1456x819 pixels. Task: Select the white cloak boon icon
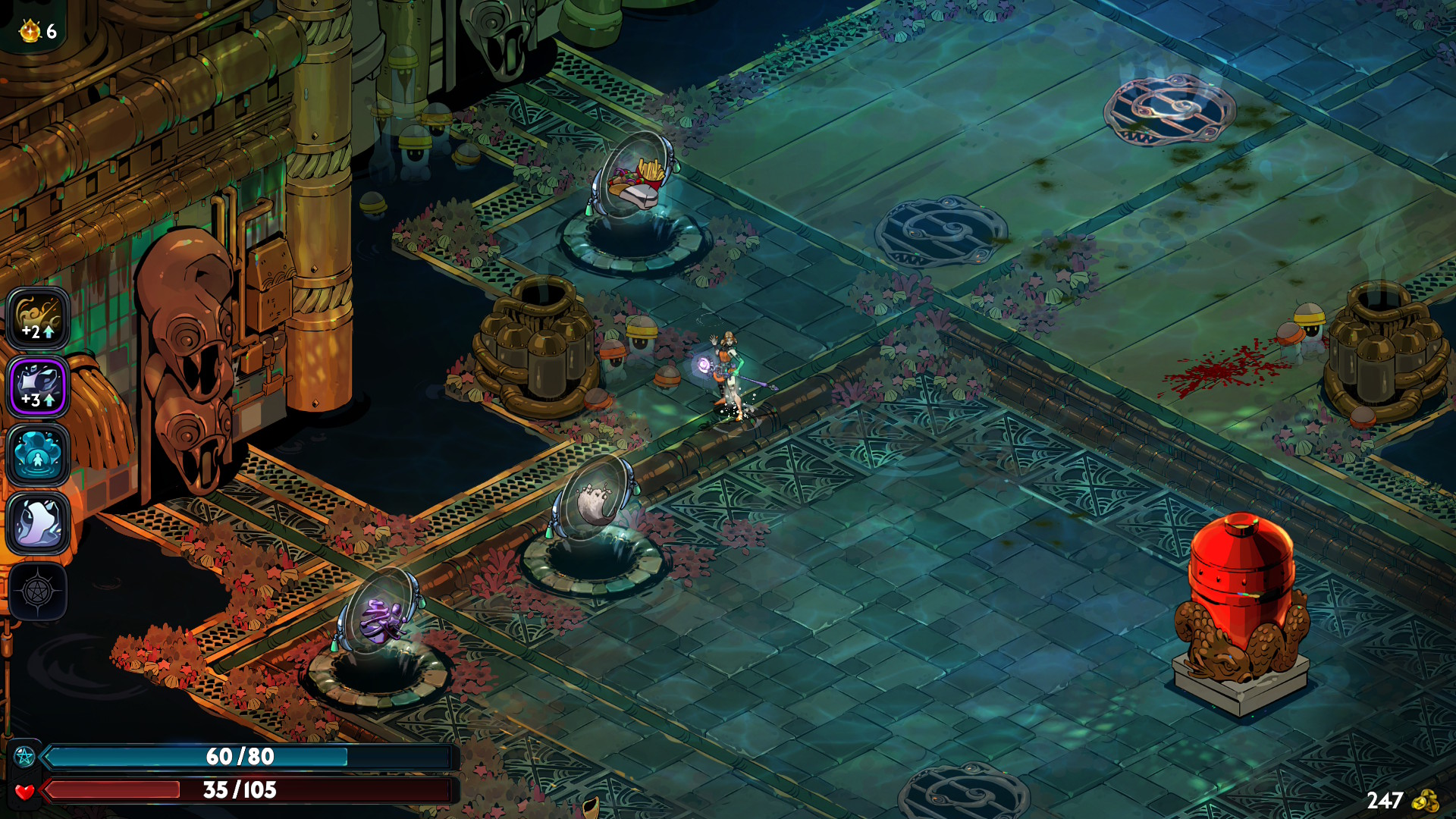pos(38,523)
